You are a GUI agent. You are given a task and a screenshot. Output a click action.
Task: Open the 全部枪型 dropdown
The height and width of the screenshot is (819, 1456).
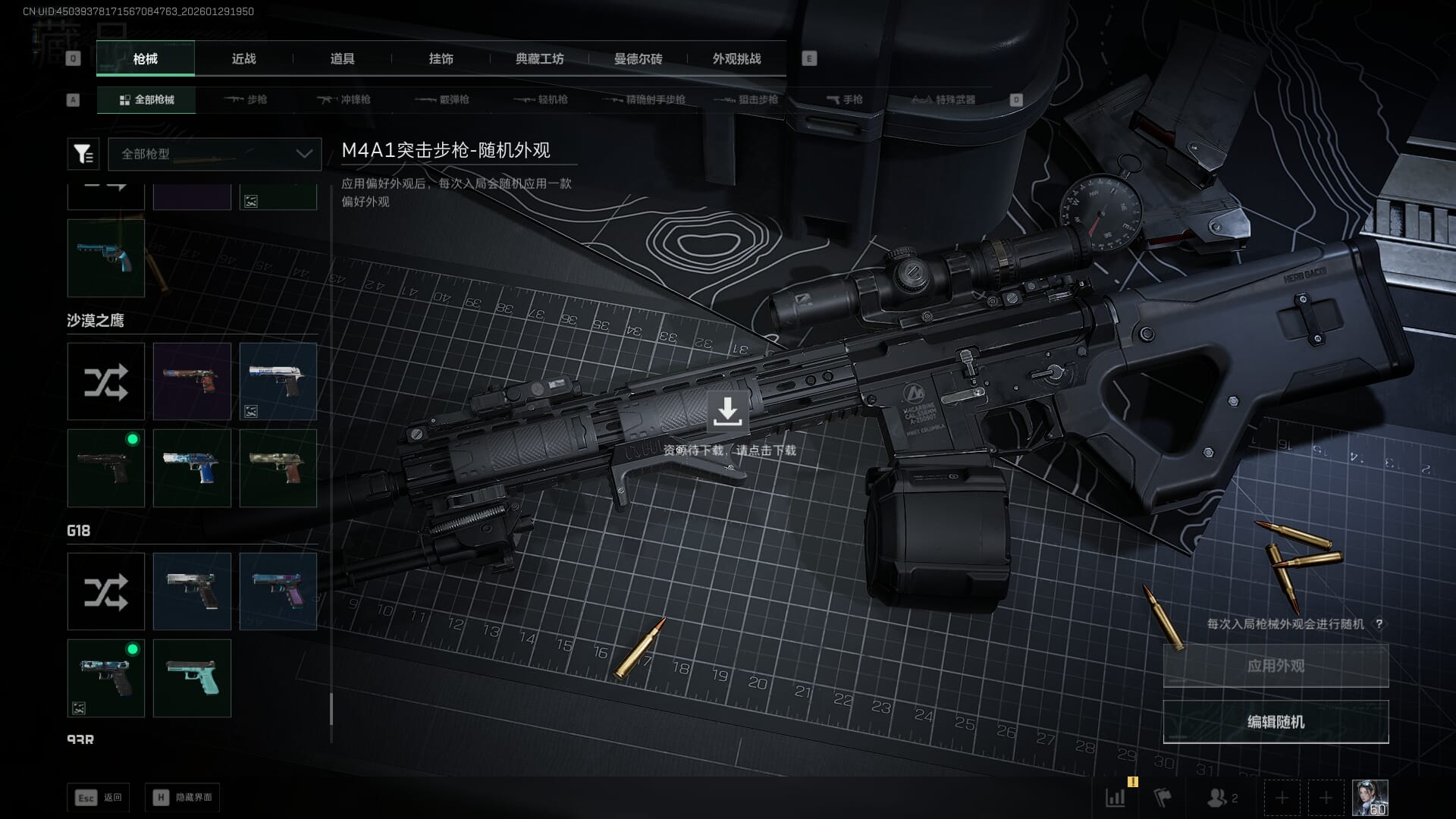[215, 154]
